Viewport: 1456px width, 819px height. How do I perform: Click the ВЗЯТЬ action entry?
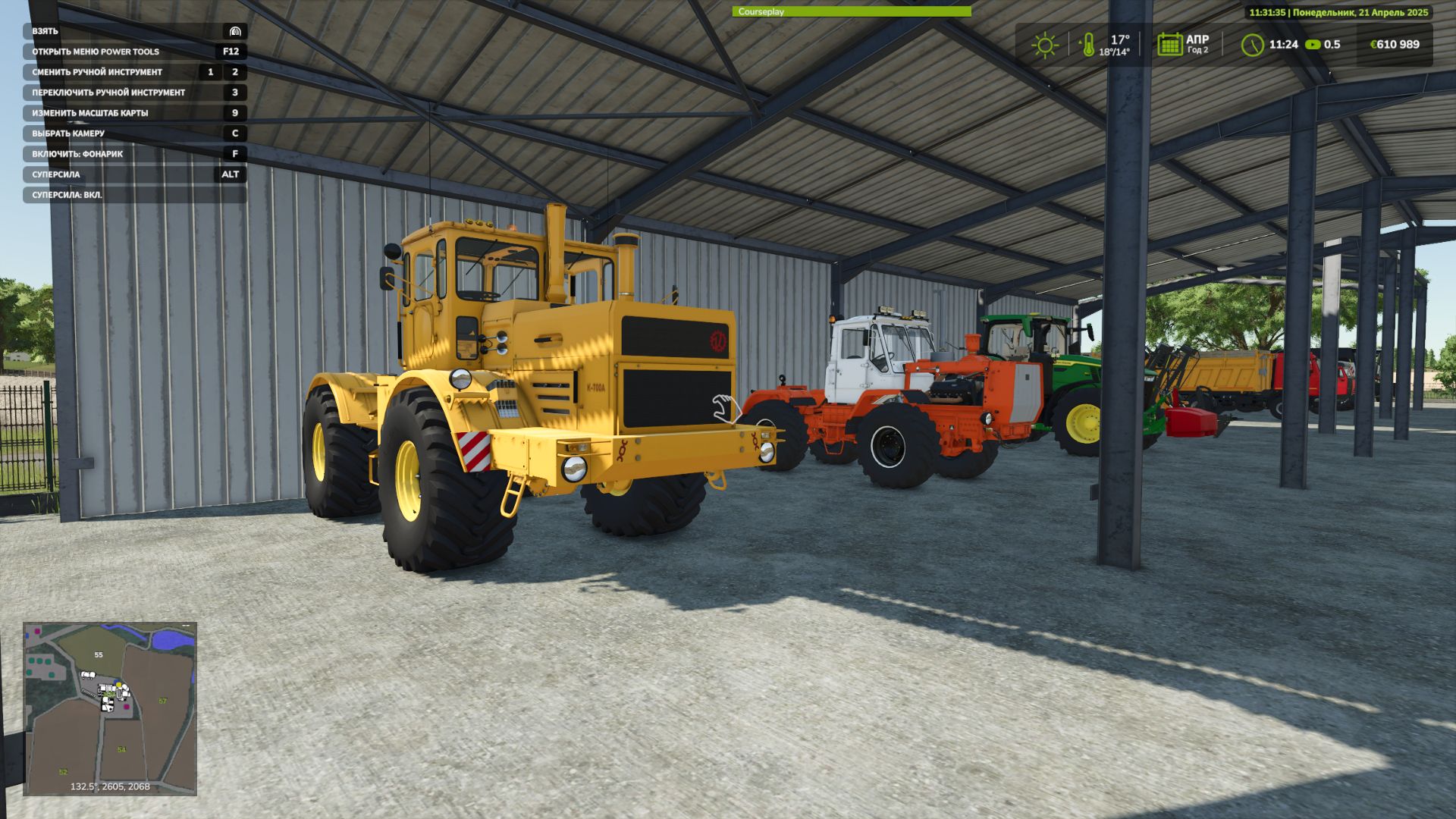45,31
